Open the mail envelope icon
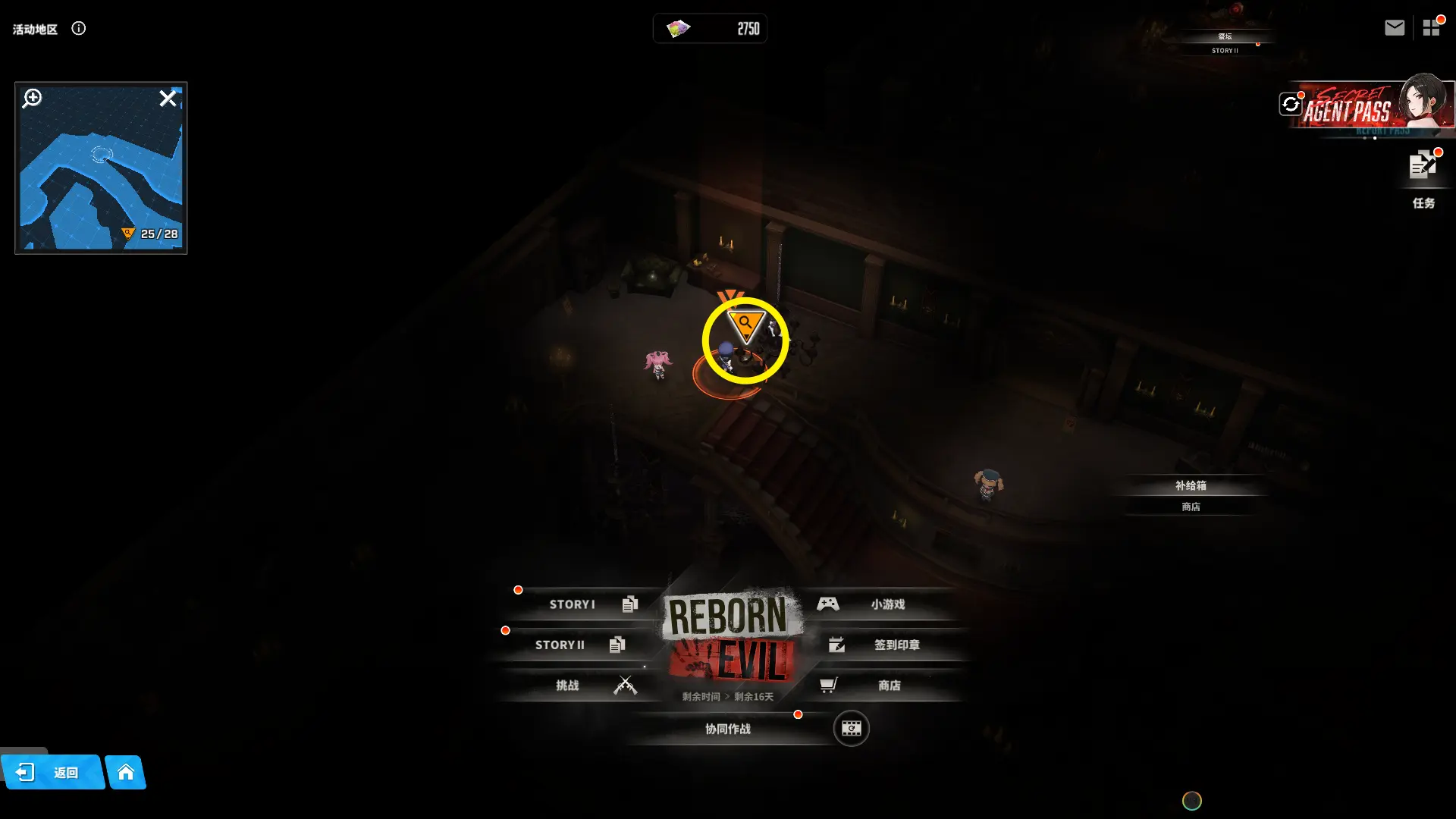The height and width of the screenshot is (819, 1456). tap(1394, 28)
